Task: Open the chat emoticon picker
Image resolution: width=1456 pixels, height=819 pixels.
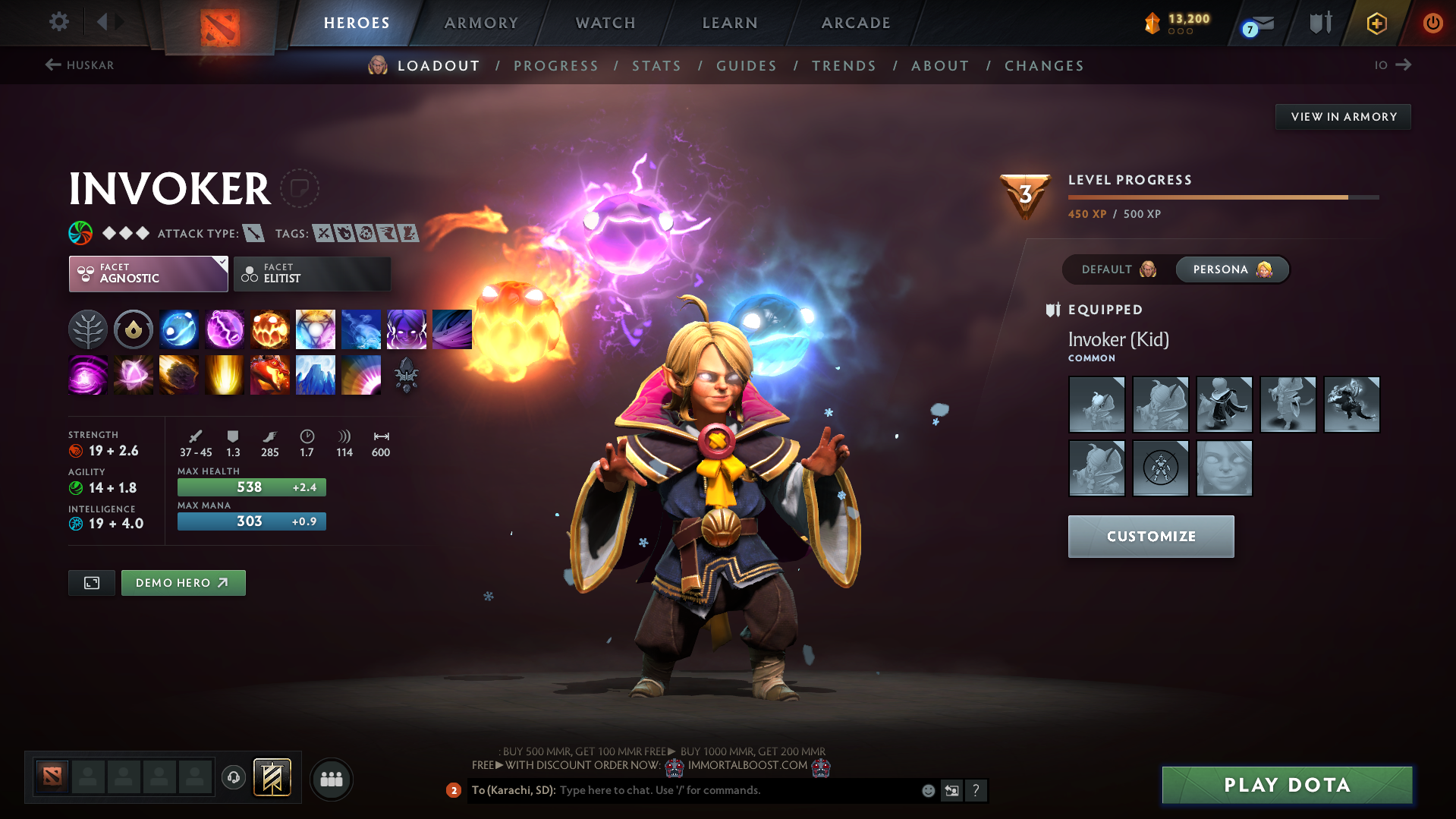Action: click(927, 790)
